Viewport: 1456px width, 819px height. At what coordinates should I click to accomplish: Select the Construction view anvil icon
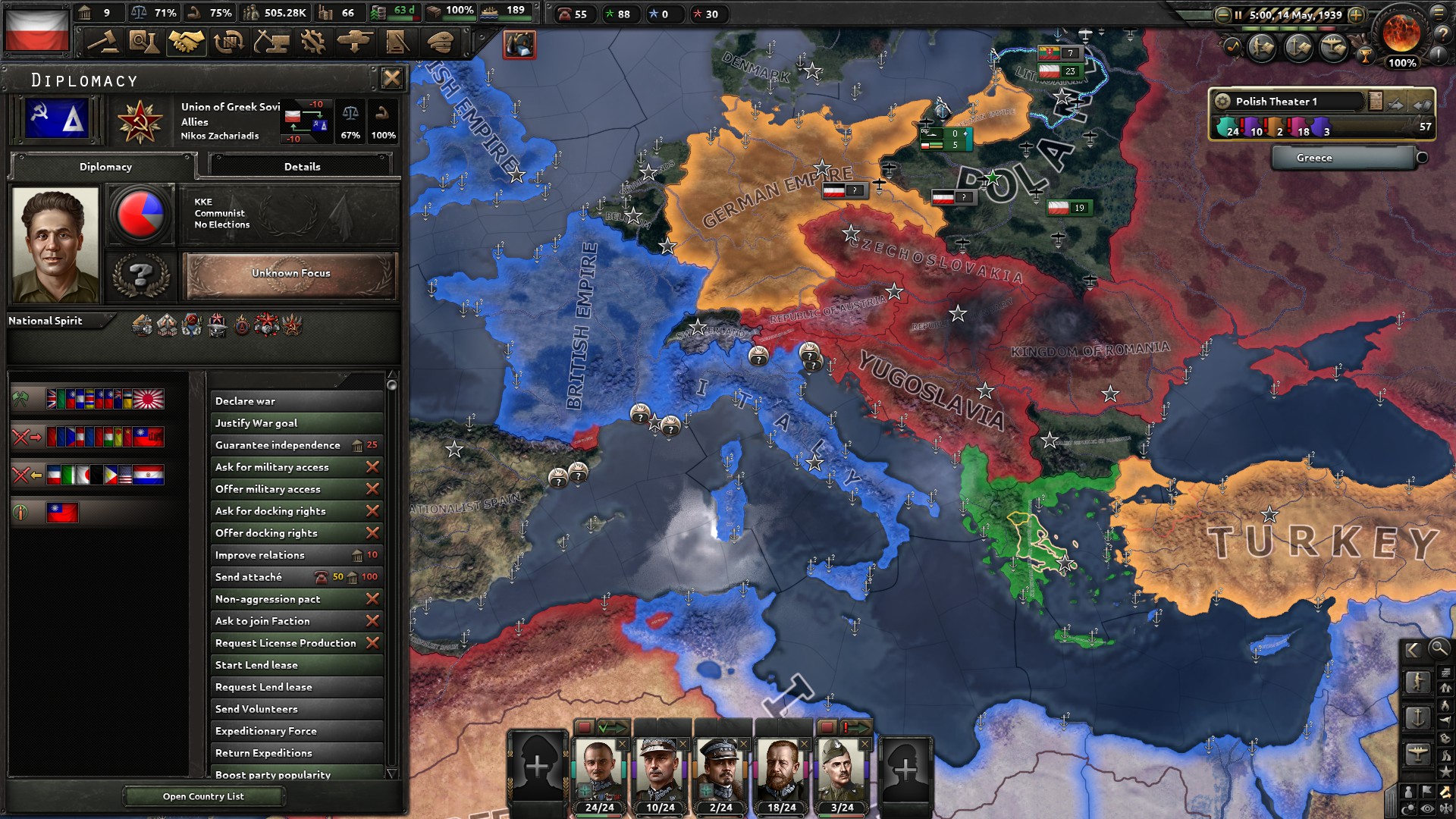[x=271, y=42]
